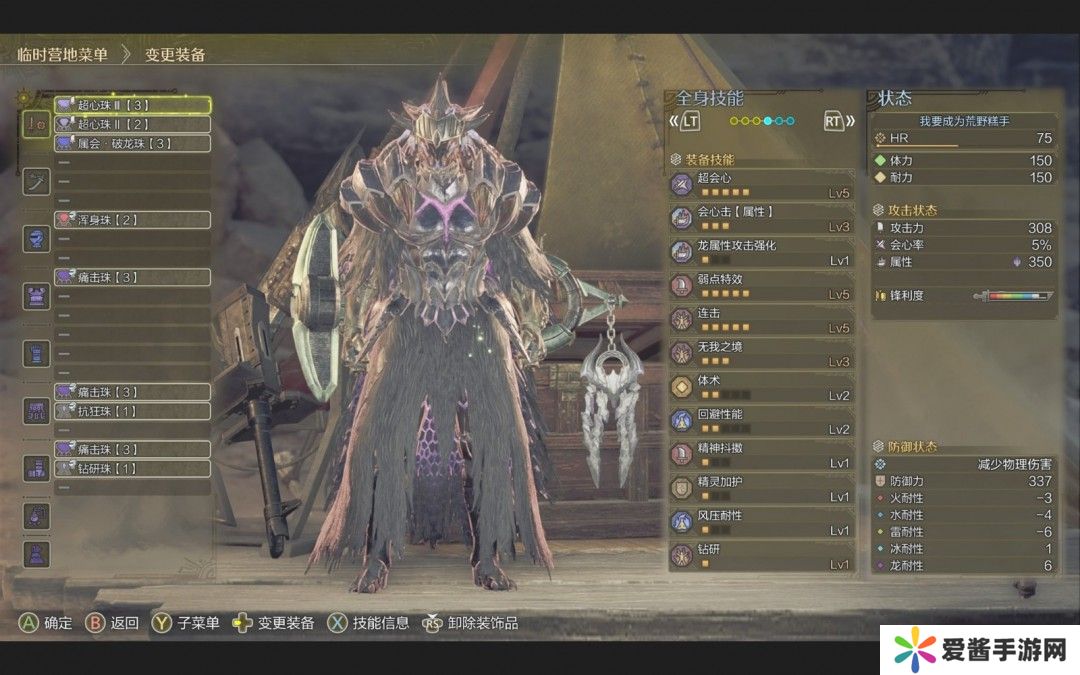
Task: Open the 回避性能 skill entry
Action: [x=762, y=420]
